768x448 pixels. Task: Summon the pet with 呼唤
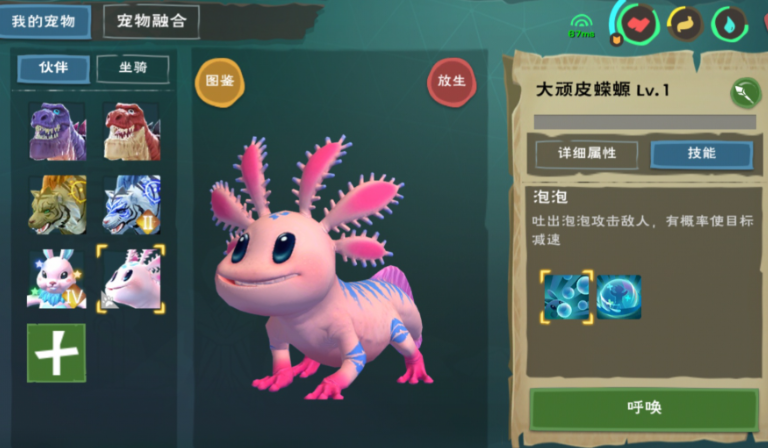pyautogui.click(x=643, y=408)
